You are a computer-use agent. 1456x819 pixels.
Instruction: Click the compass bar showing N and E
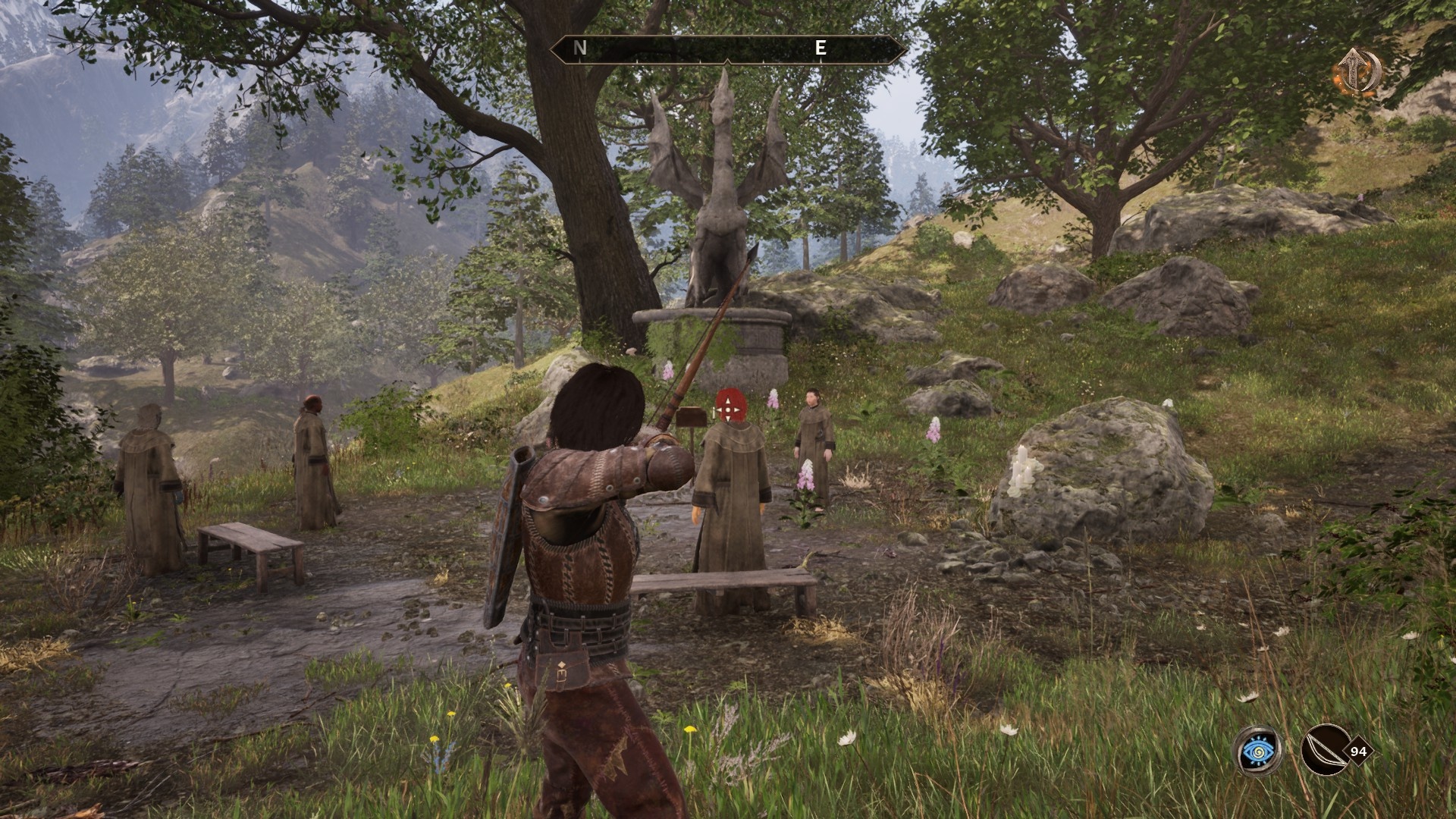728,49
